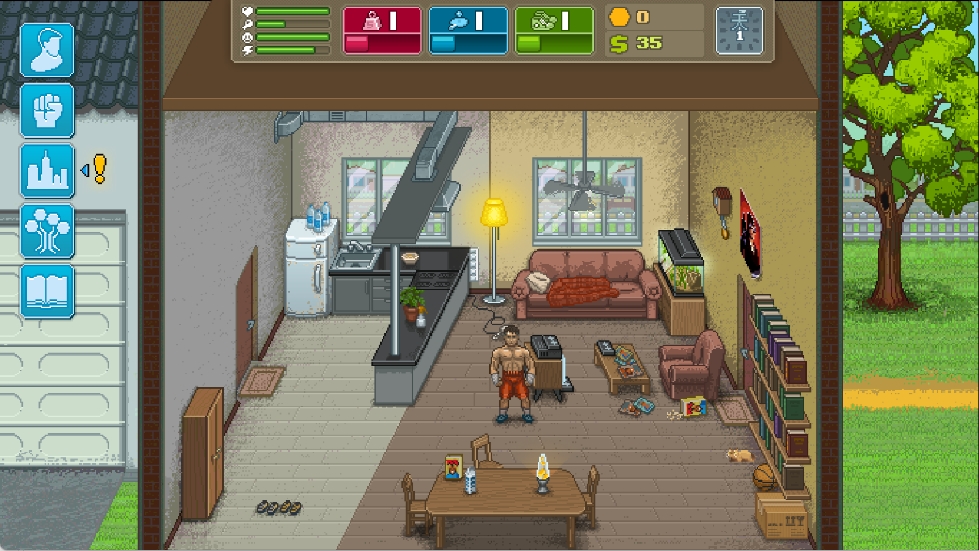Open the city skyline map button

coord(47,171)
